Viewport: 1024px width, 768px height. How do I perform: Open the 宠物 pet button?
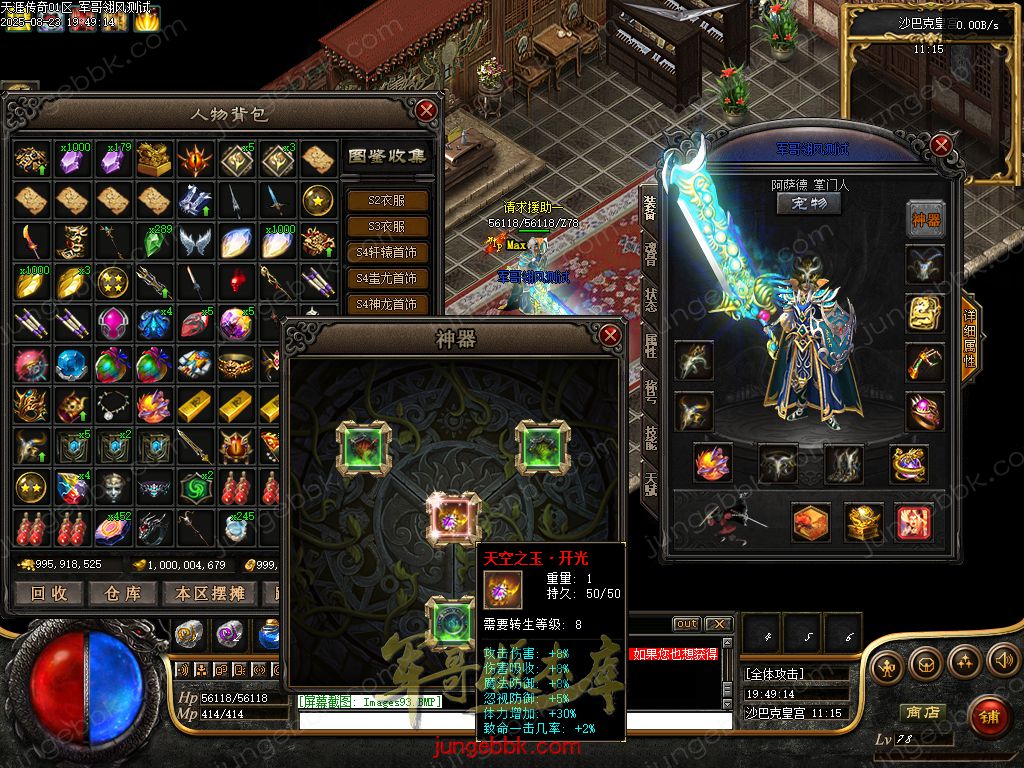(809, 203)
